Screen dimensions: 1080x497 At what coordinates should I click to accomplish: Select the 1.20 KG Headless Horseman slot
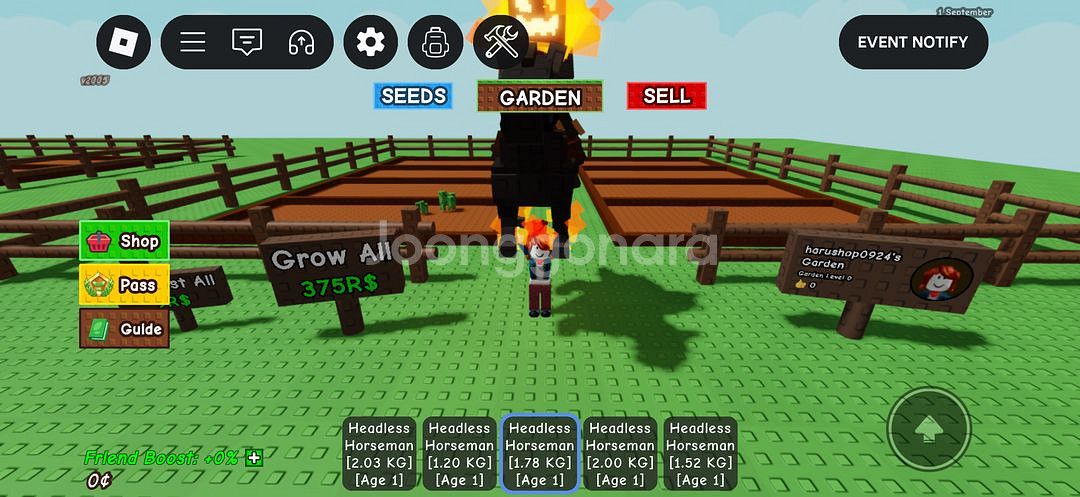coord(459,454)
